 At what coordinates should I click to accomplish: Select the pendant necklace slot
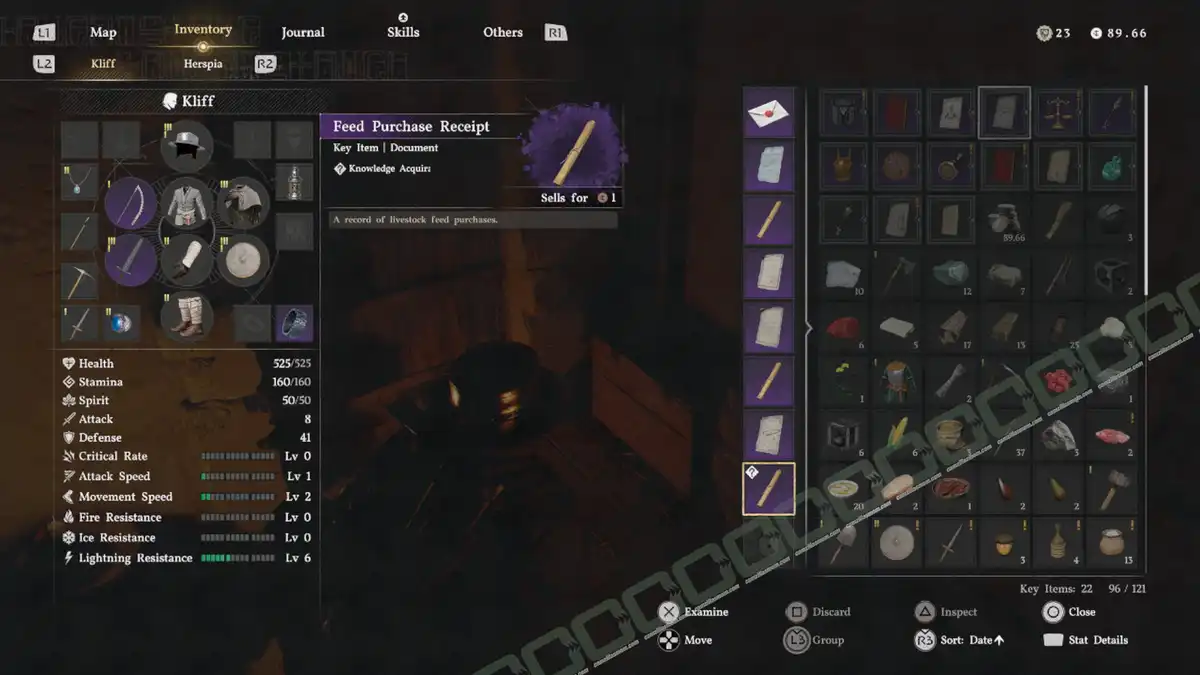[79, 181]
